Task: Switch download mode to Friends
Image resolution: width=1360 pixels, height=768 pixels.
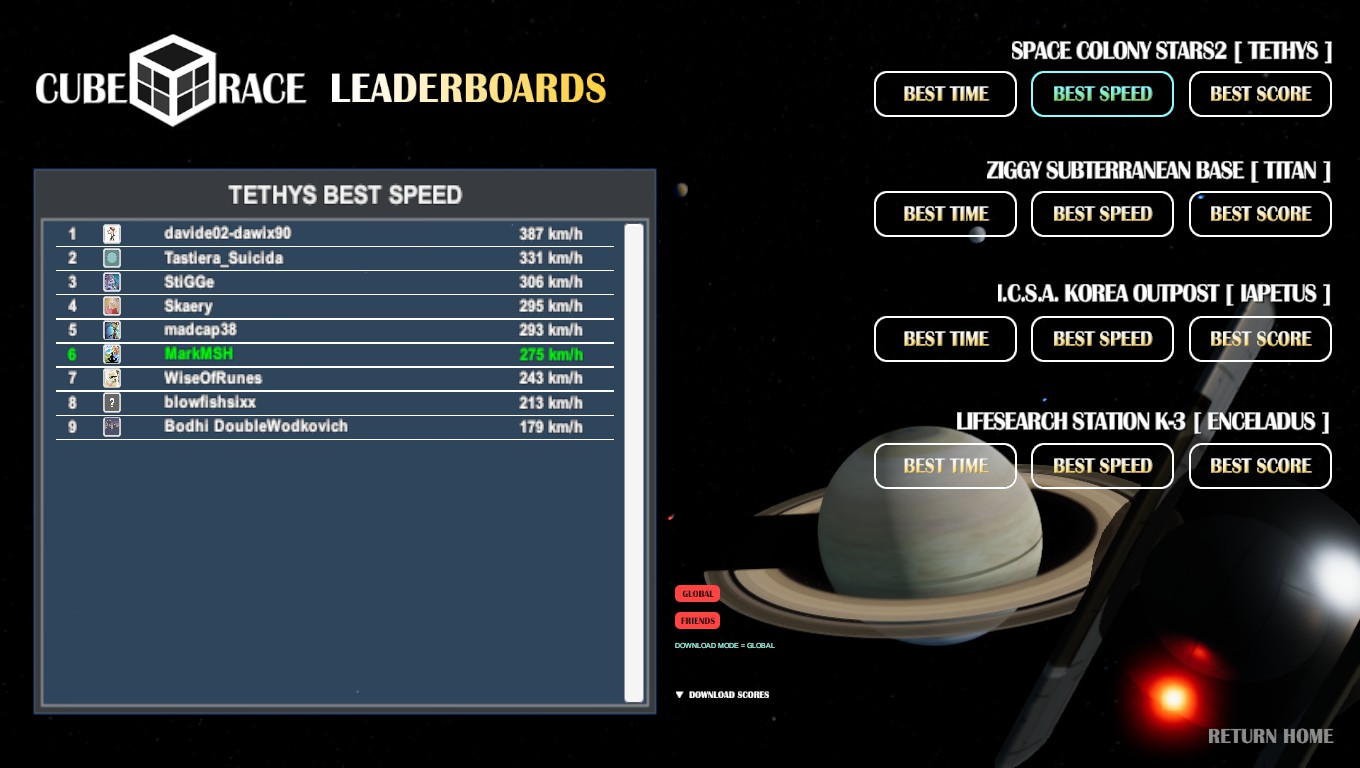Action: 697,621
